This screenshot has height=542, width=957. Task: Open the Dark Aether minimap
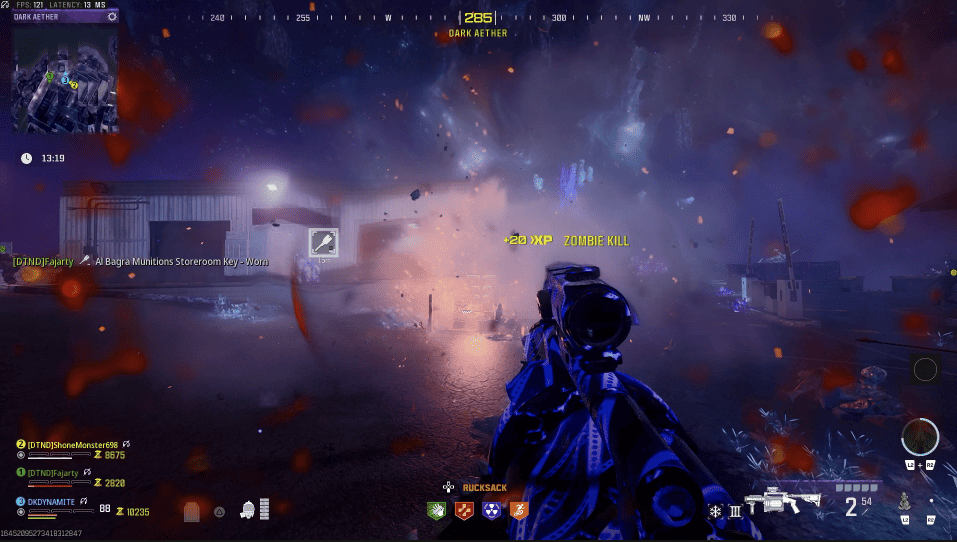[65, 78]
